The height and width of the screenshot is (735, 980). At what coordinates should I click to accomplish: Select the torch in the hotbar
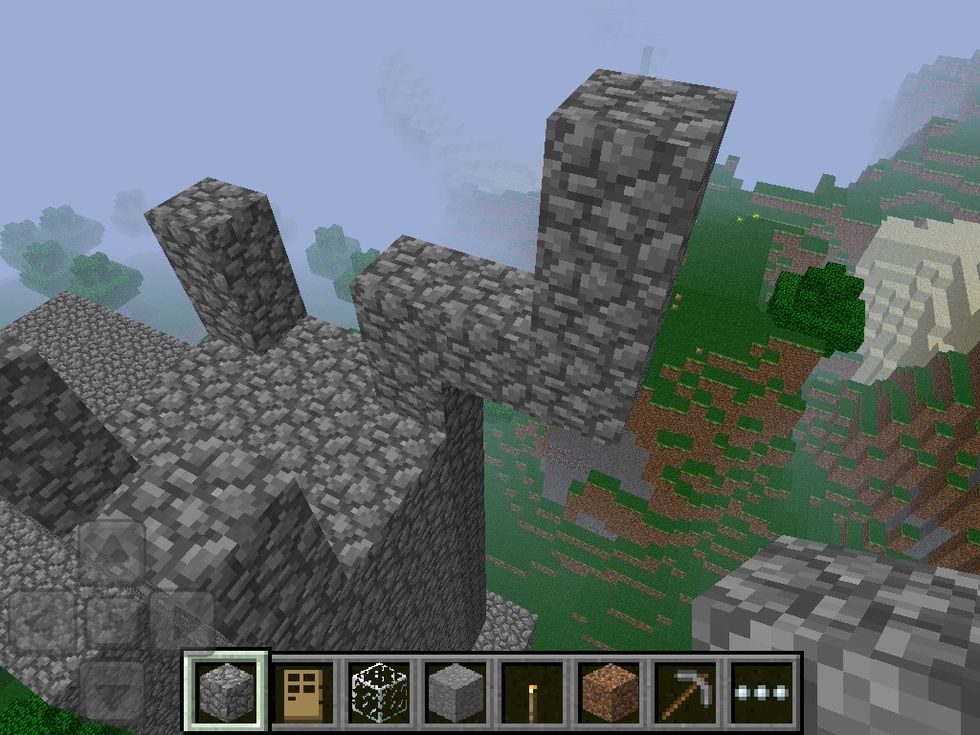(x=528, y=690)
